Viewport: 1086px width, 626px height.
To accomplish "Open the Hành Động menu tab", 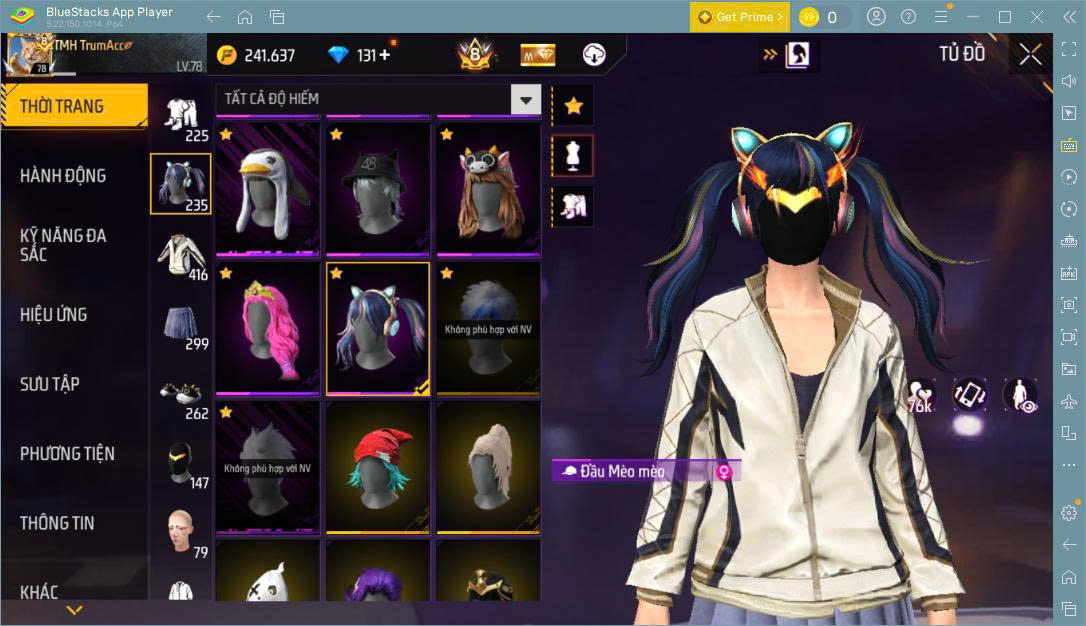I will (x=63, y=176).
